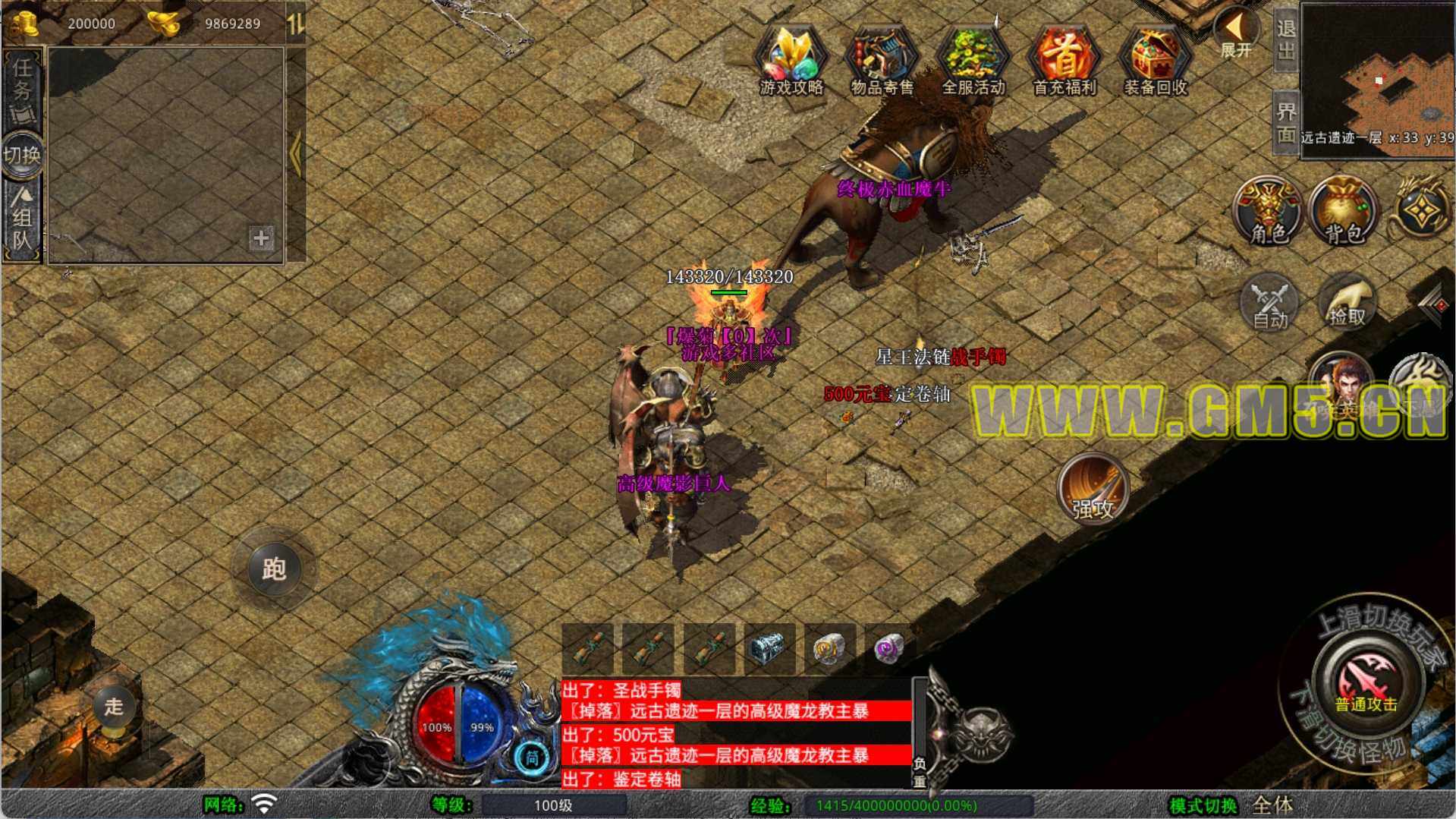1456x819 pixels.
Task: Open the 首充福利 first recharge bonus
Action: click(x=1064, y=61)
